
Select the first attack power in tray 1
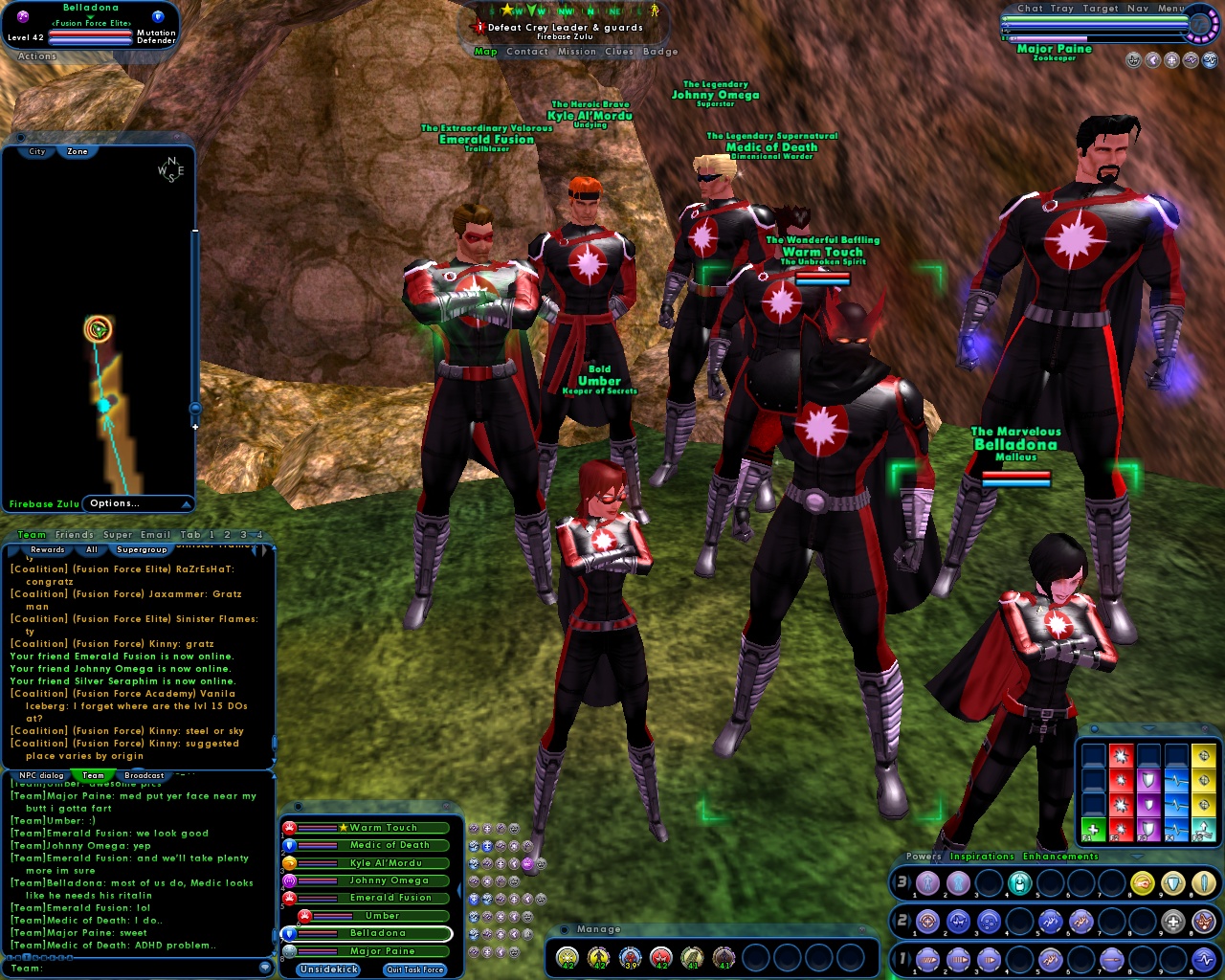[927, 959]
